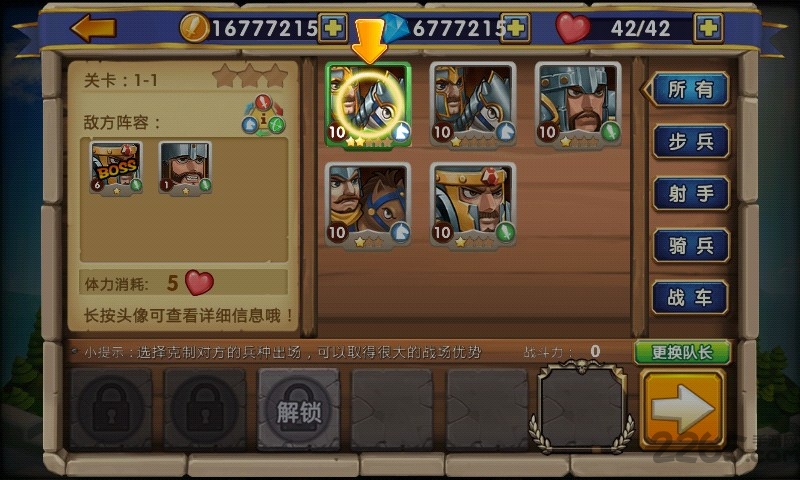Refill stamina hearts with plus button
Image resolution: width=800 pixels, height=480 pixels.
[x=709, y=27]
